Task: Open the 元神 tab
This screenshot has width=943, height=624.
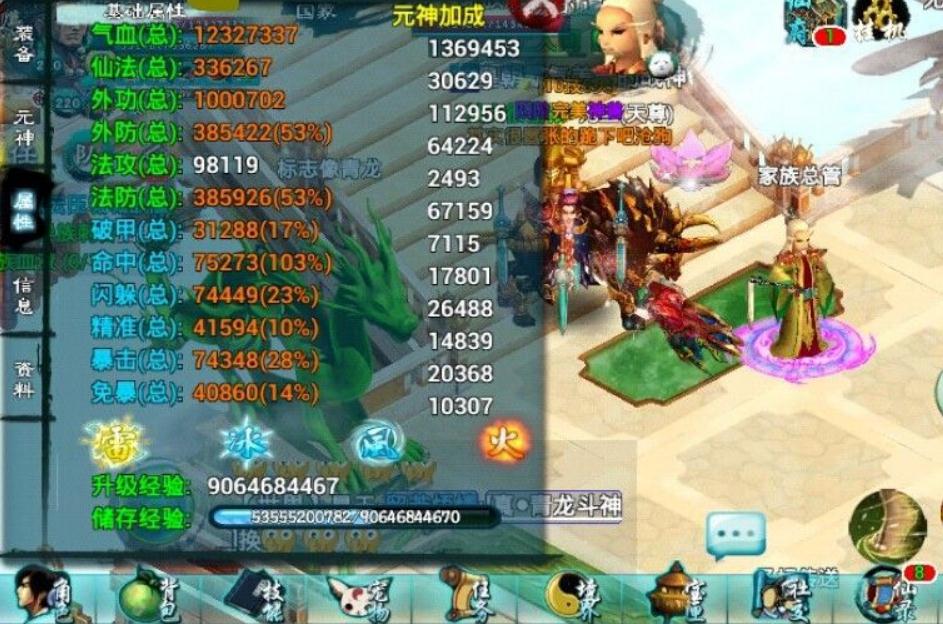Action: tap(23, 127)
